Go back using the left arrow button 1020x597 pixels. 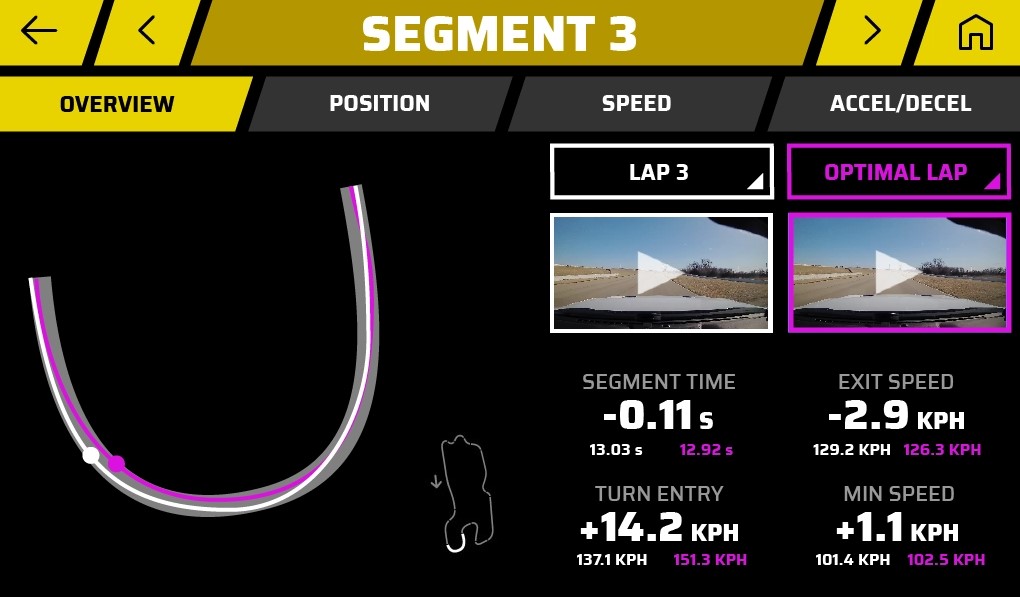40,31
